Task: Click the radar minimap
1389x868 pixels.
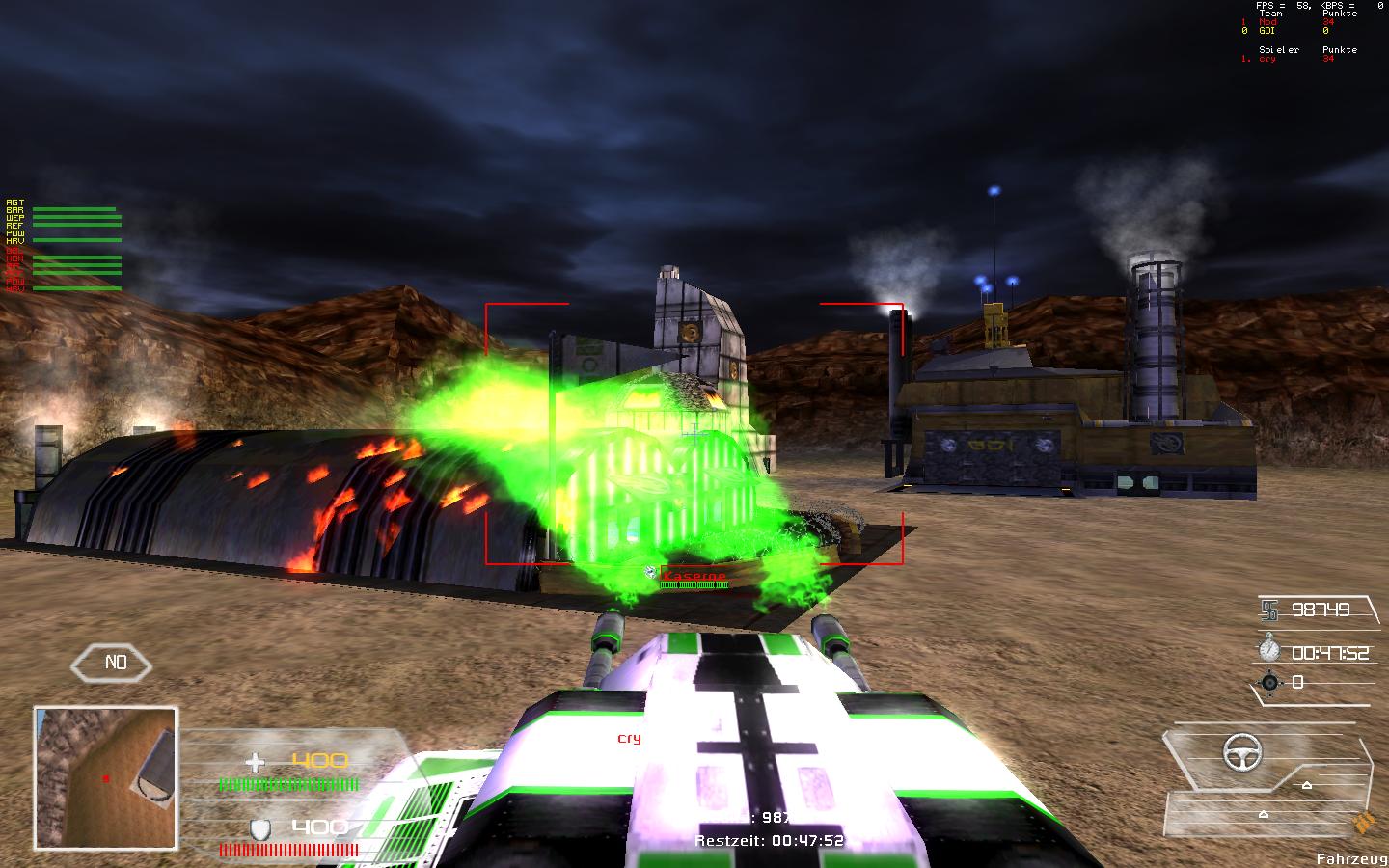Action: [x=106, y=777]
